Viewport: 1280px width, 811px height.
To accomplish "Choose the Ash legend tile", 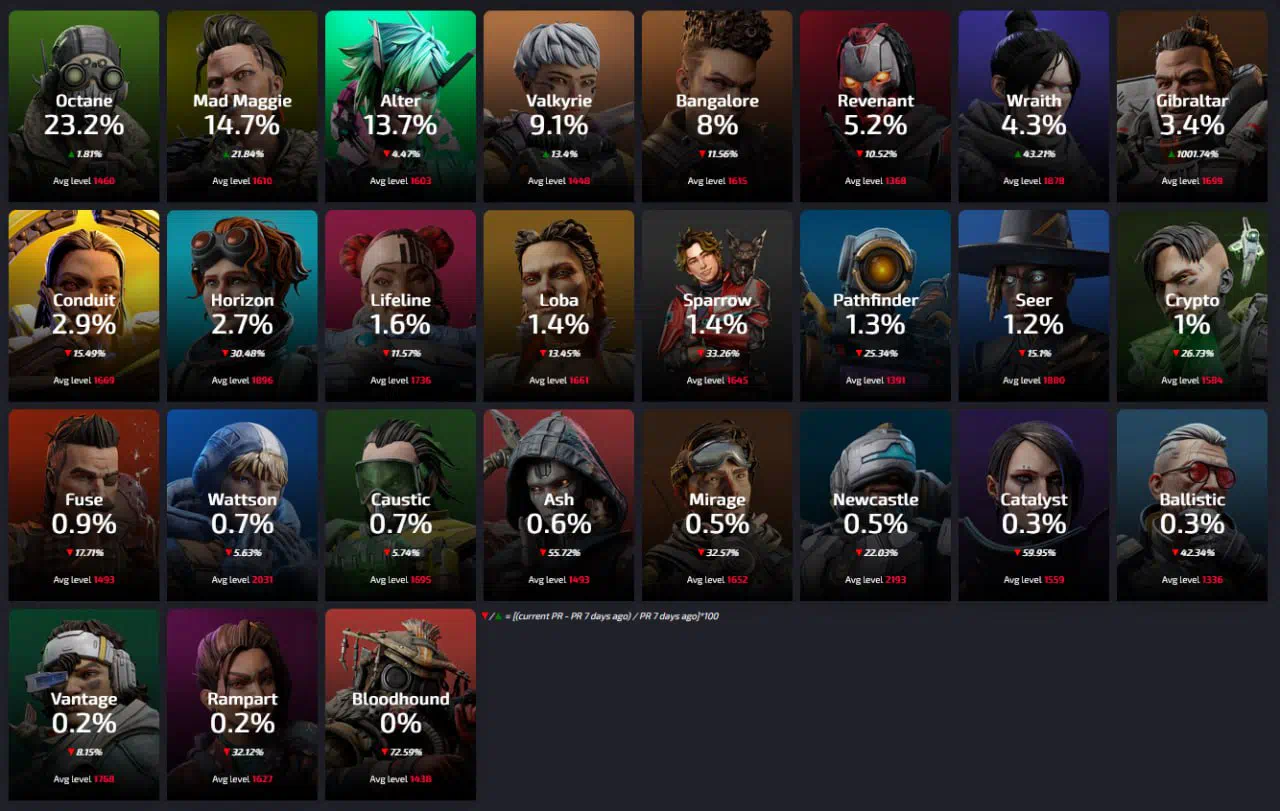I will point(559,505).
